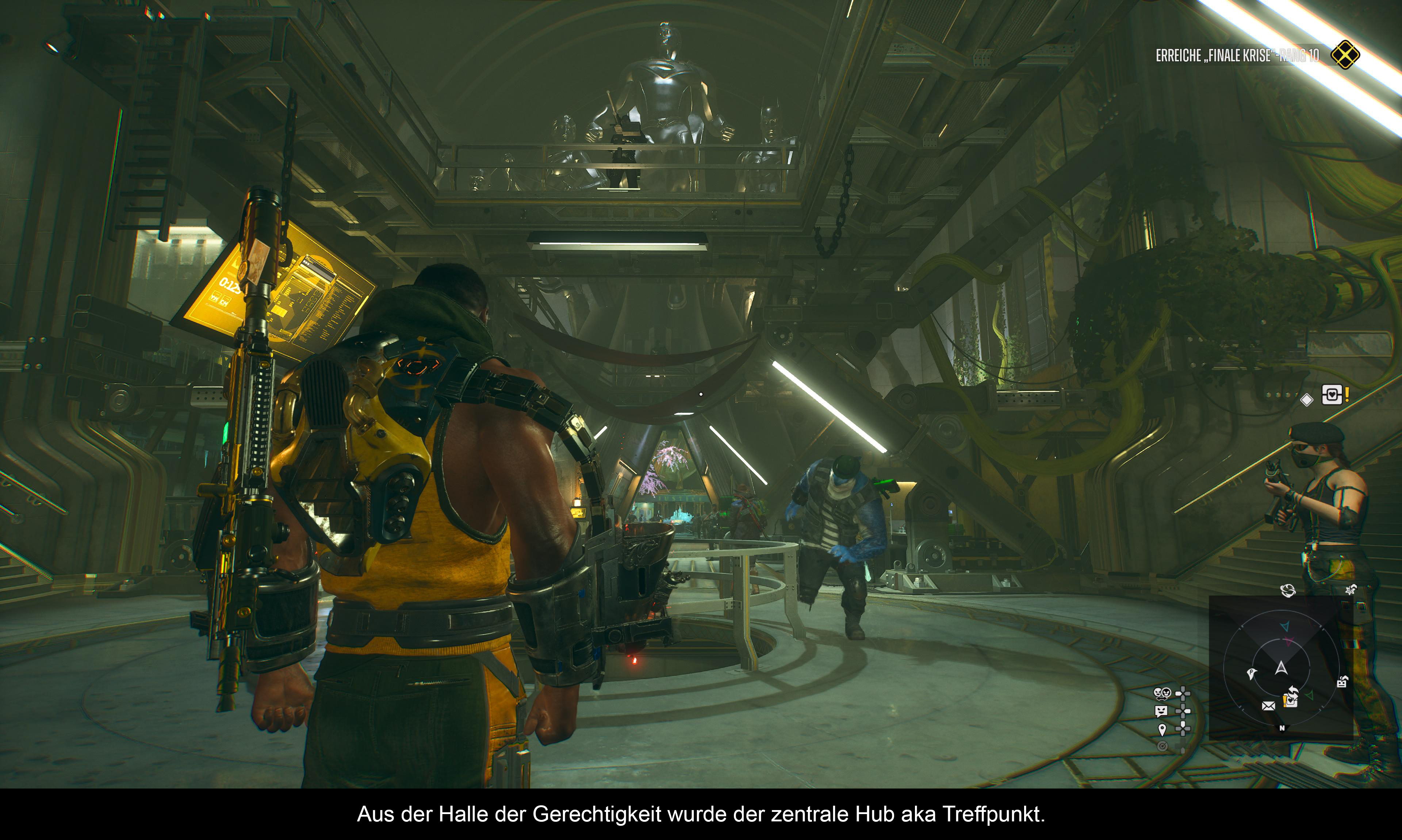Click the swirling globe icon above minimap

(1288, 590)
